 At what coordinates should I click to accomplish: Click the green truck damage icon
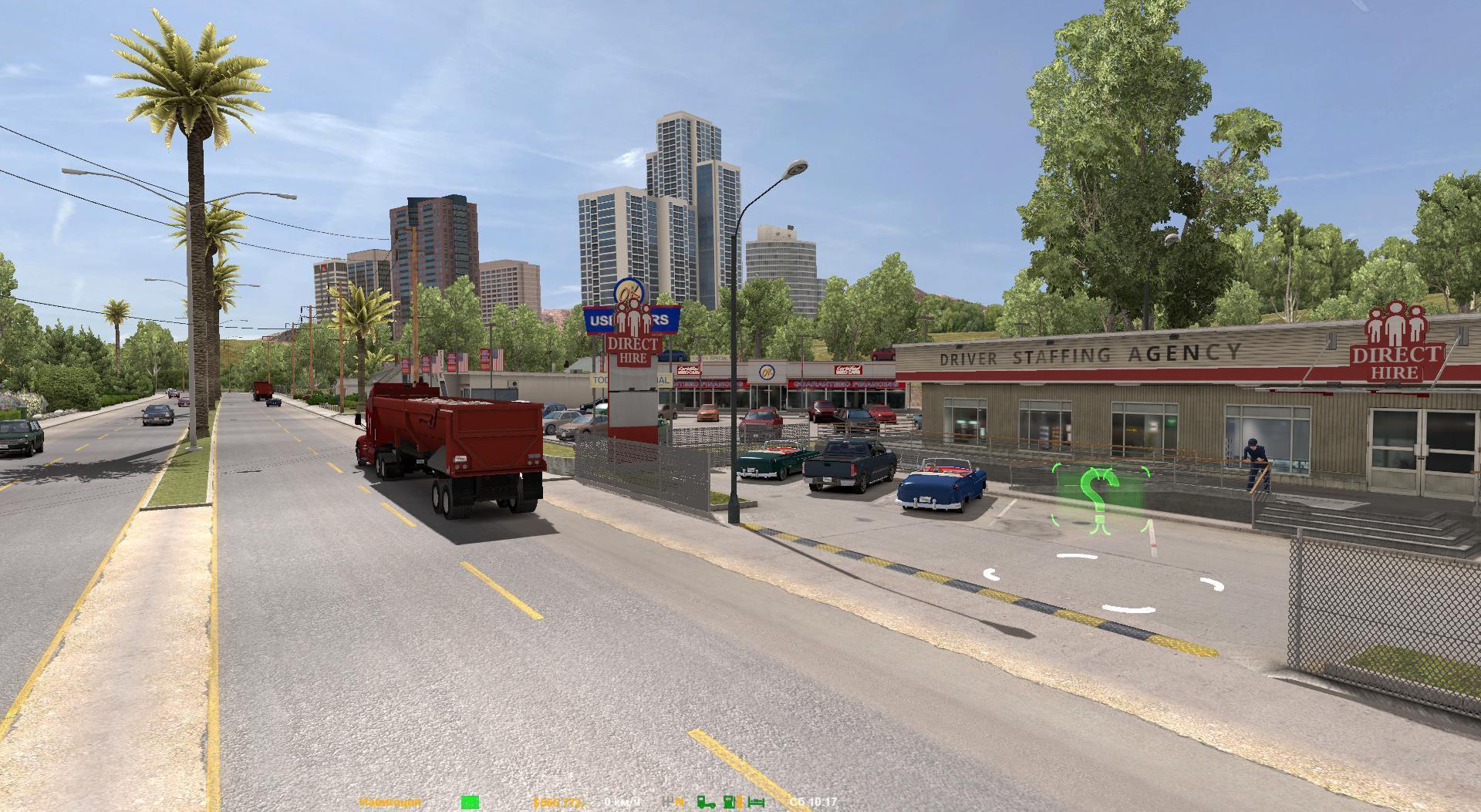(x=706, y=803)
